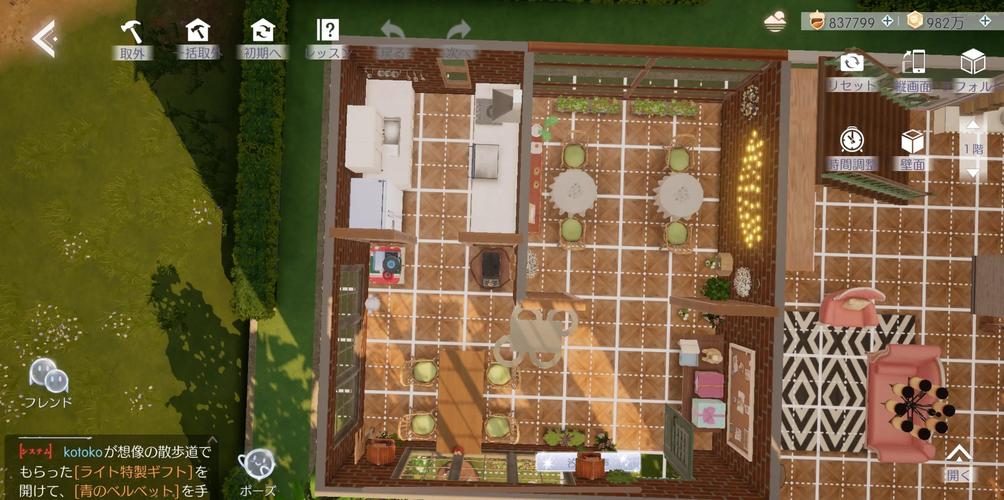Undo with the 戻る arrow
Image resolution: width=1004 pixels, height=500 pixels.
coord(393,37)
